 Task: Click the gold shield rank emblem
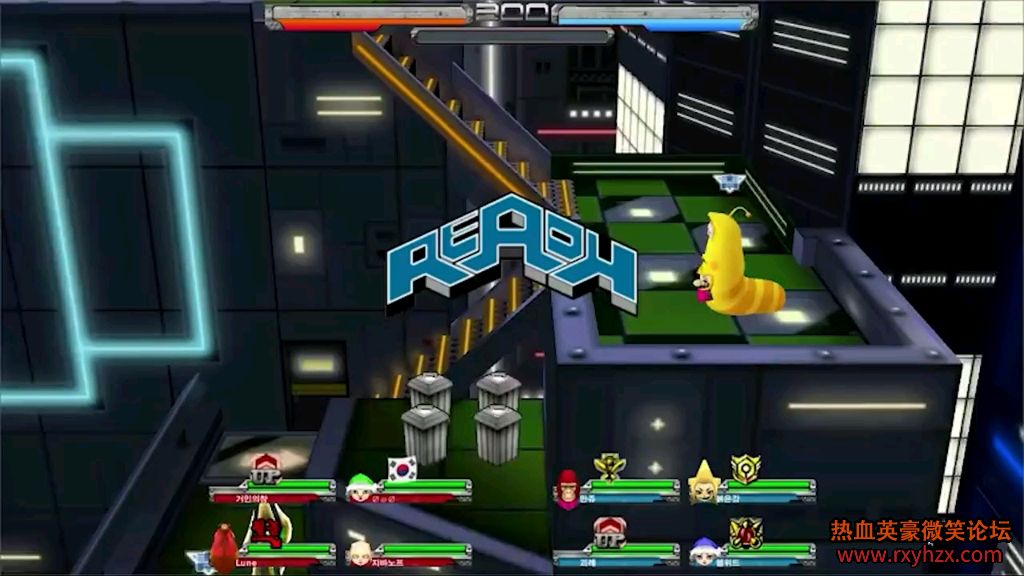[745, 468]
